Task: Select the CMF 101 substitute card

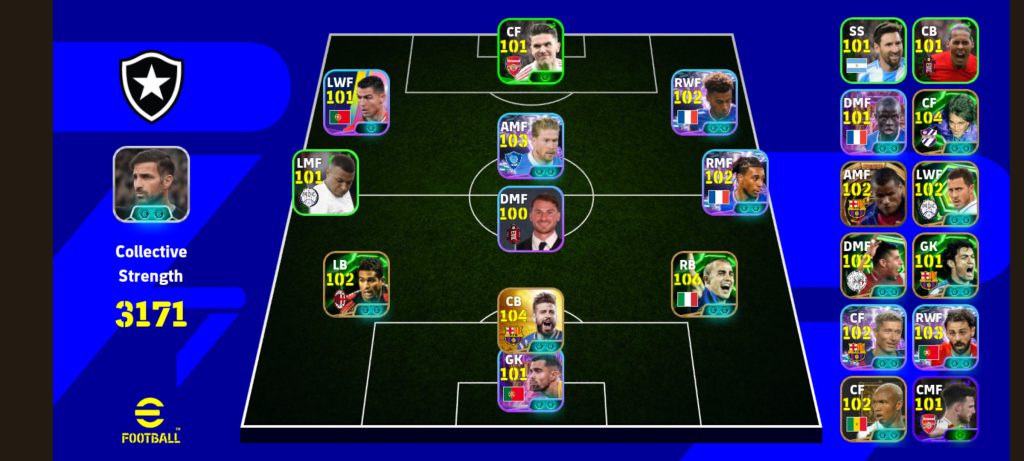Action: pos(945,410)
